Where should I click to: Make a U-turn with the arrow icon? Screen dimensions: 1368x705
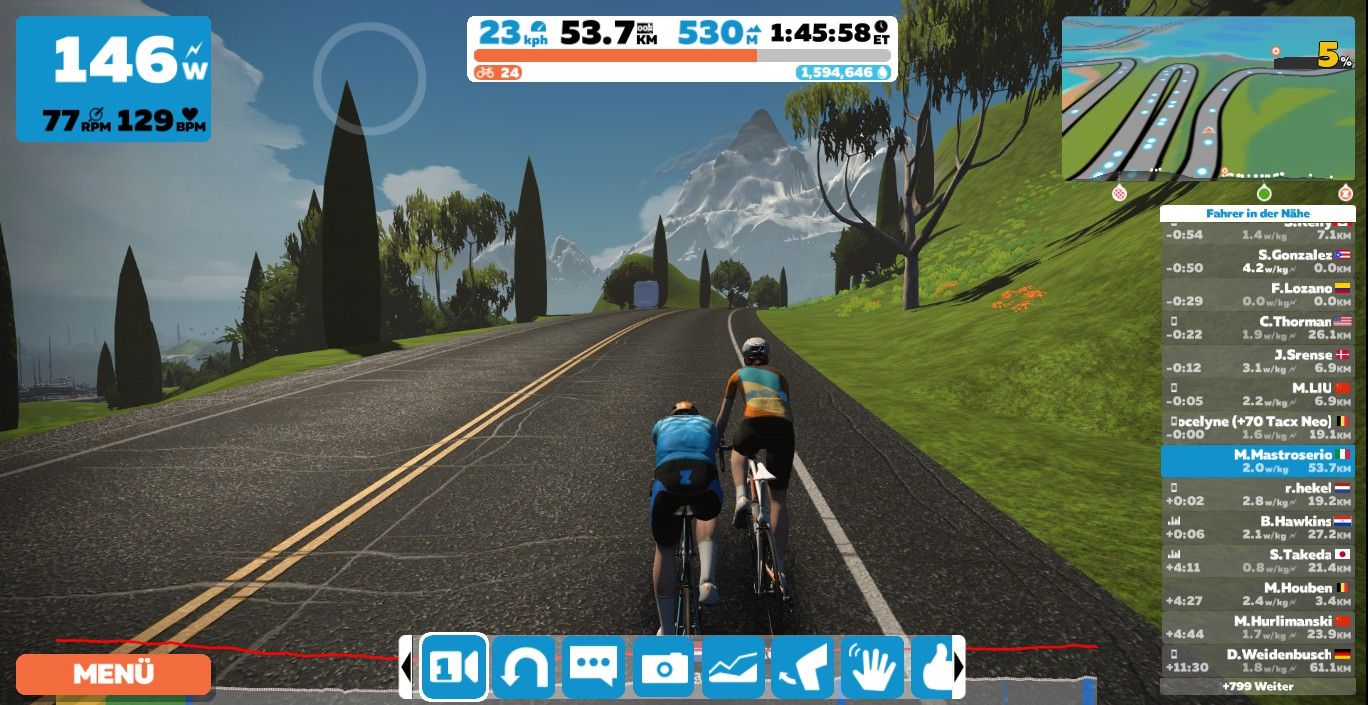[523, 667]
